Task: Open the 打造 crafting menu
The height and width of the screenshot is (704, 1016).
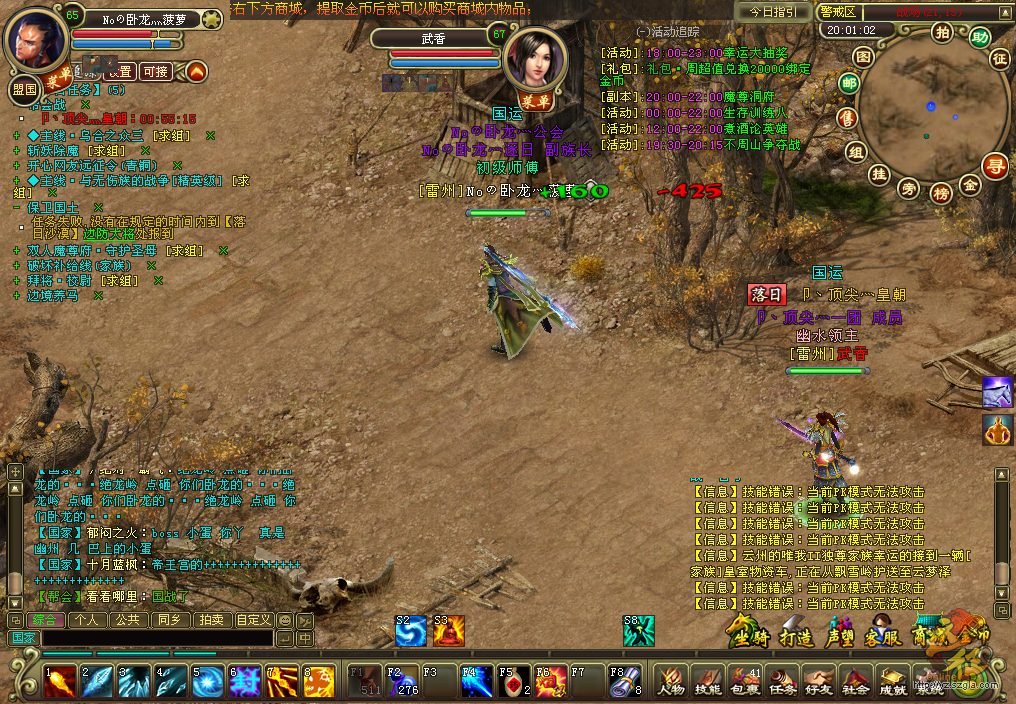Action: click(x=795, y=636)
